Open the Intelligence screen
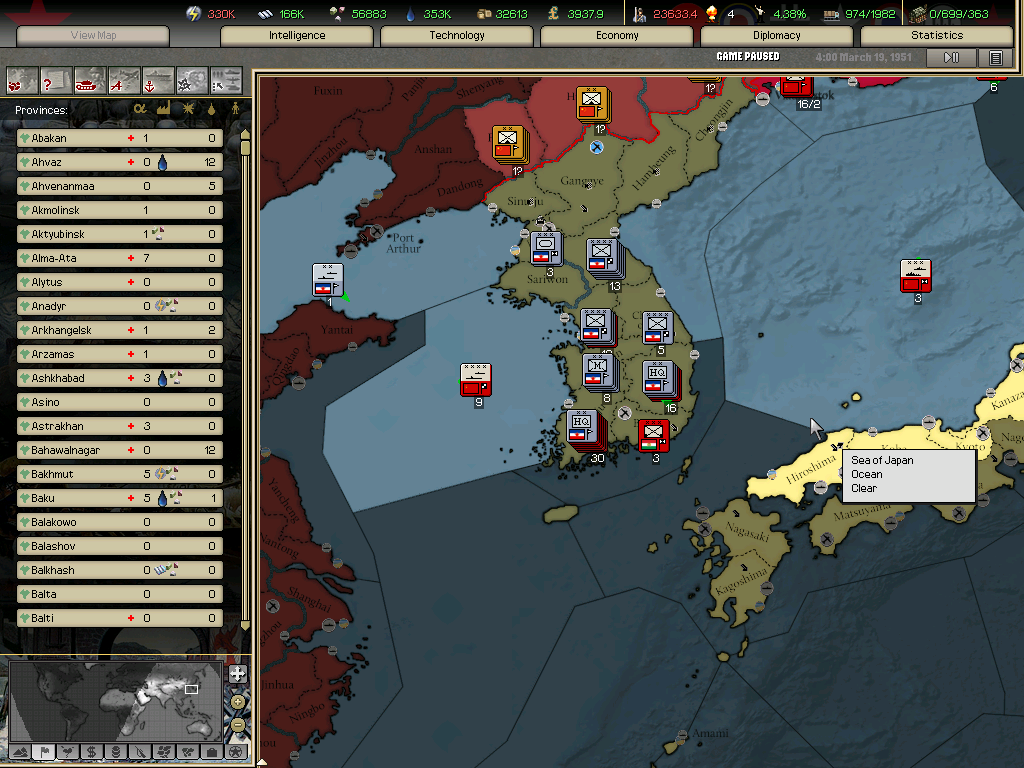The width and height of the screenshot is (1024, 768). coord(297,35)
